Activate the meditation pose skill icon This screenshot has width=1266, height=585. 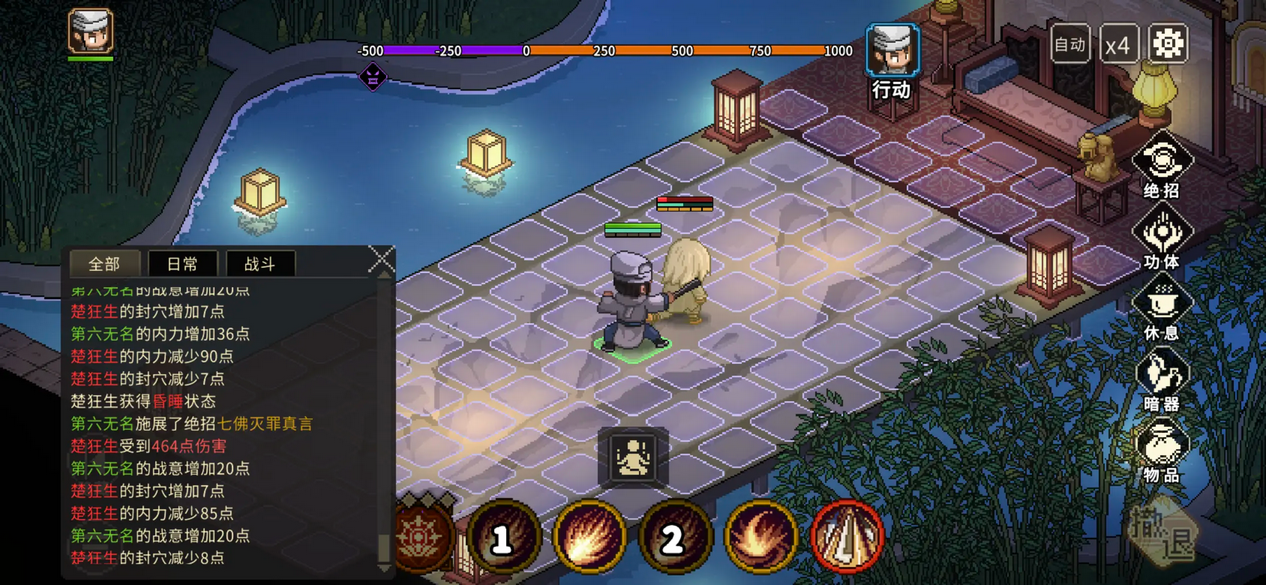pos(633,458)
